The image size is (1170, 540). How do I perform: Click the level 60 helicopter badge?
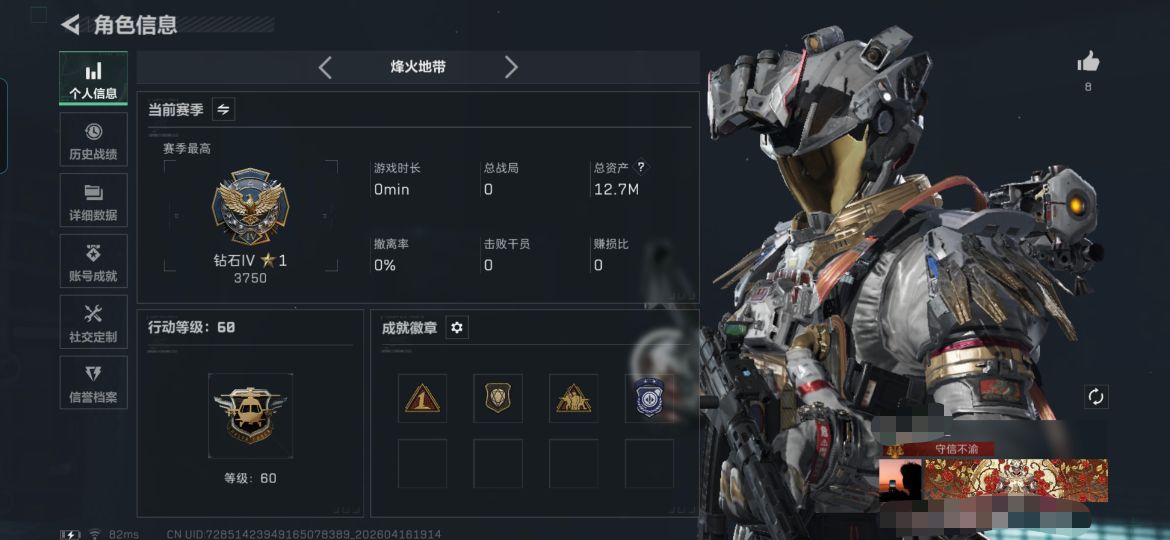click(x=250, y=414)
